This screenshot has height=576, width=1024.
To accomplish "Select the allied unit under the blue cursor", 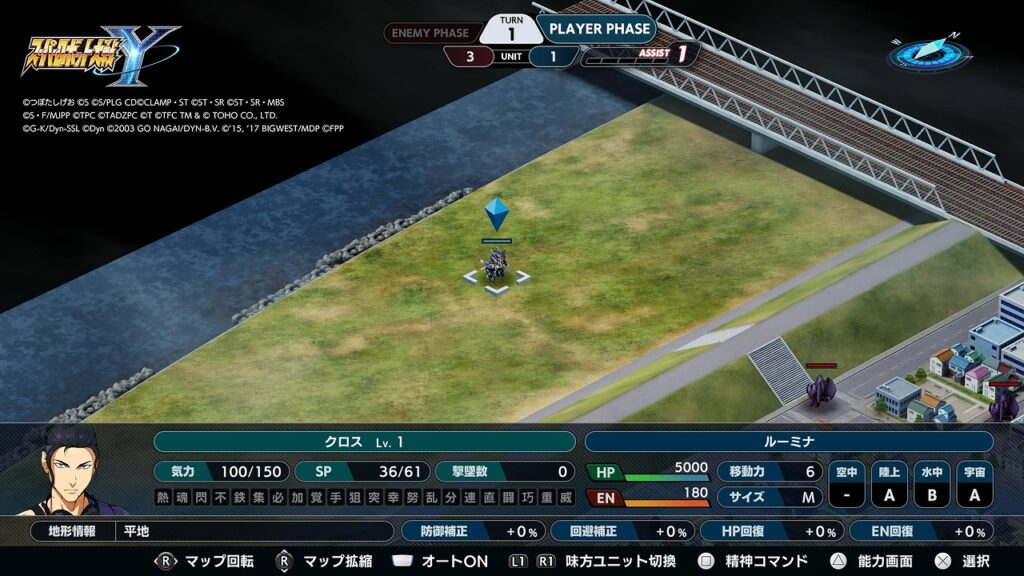I will [496, 267].
